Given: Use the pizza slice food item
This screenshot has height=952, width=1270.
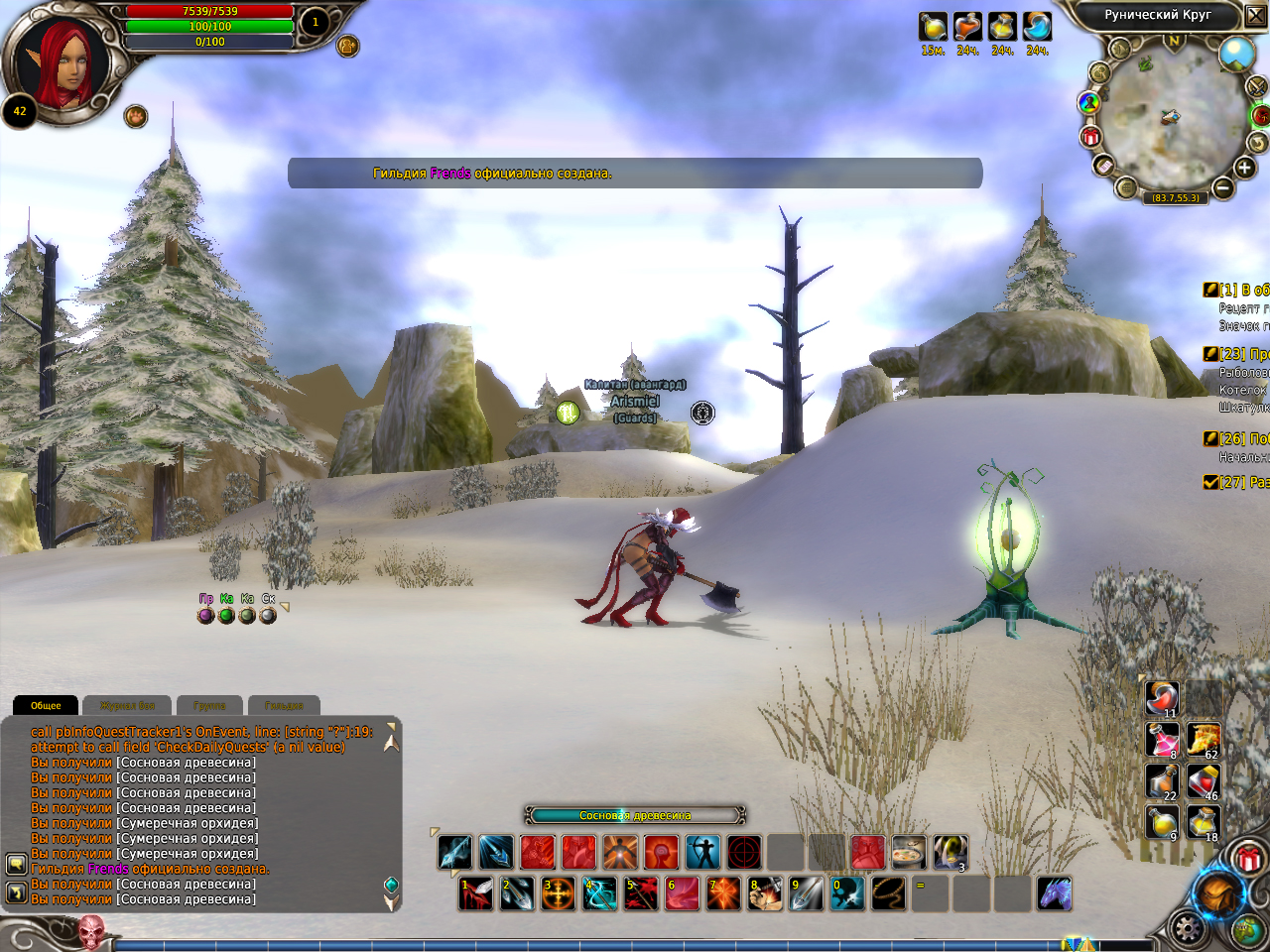Looking at the screenshot, I should click(1204, 740).
